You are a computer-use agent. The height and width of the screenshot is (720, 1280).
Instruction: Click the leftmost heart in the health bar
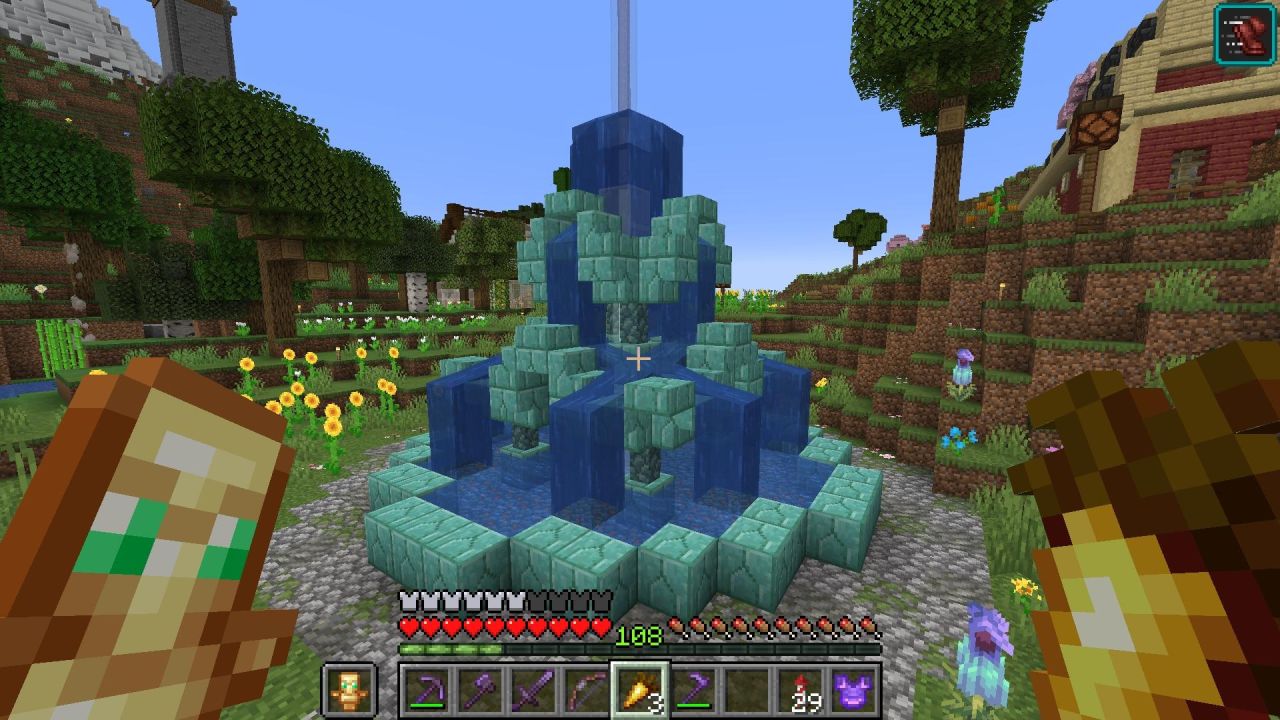point(408,626)
